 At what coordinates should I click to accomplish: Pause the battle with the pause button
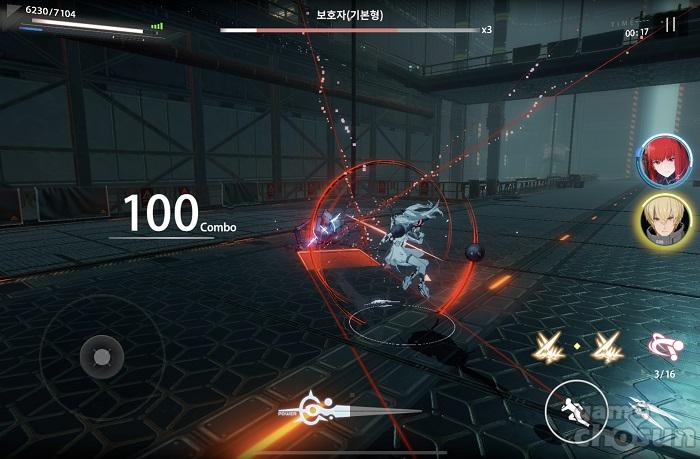(670, 26)
